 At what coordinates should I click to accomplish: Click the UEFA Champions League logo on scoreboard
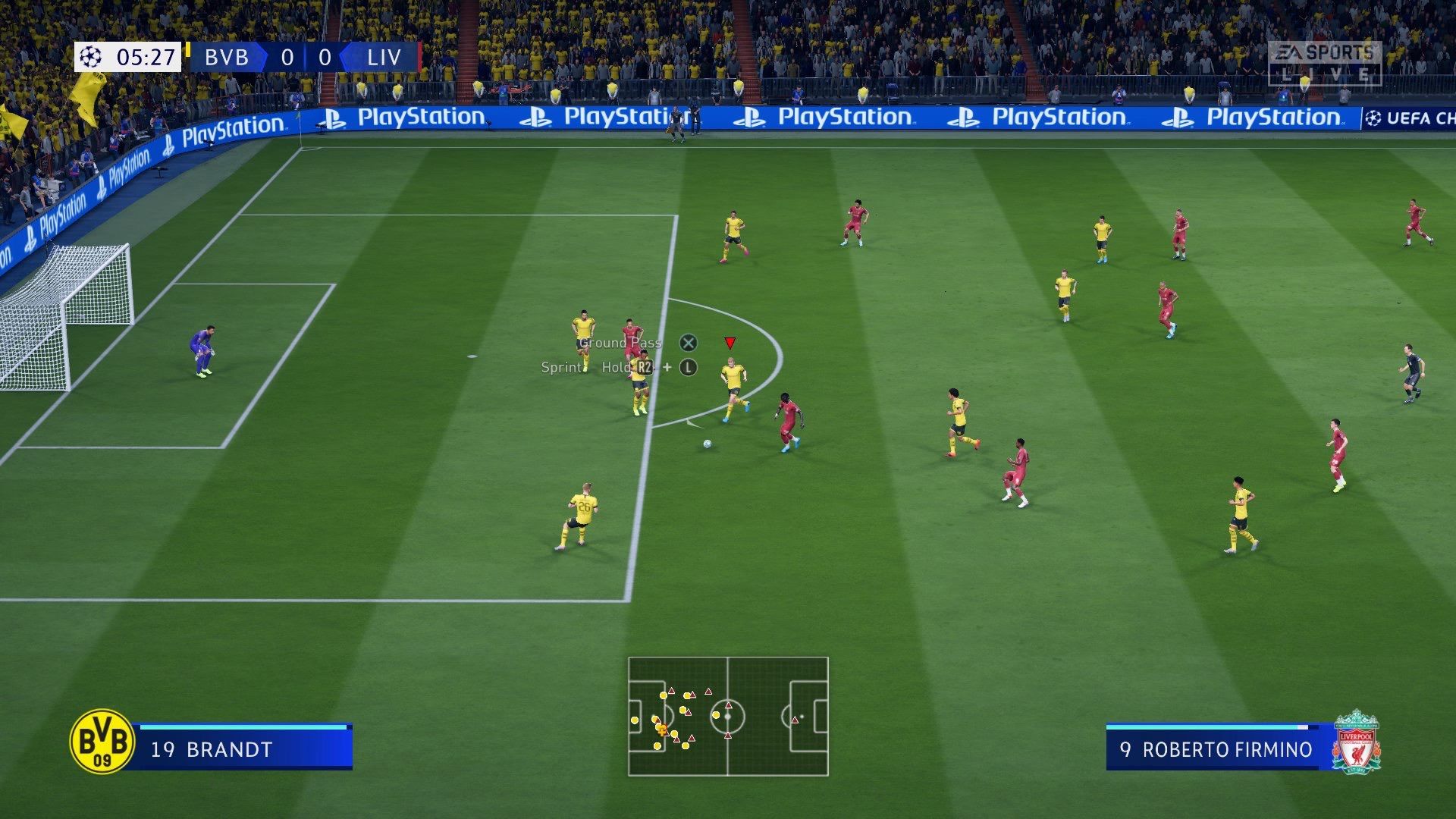[x=90, y=57]
